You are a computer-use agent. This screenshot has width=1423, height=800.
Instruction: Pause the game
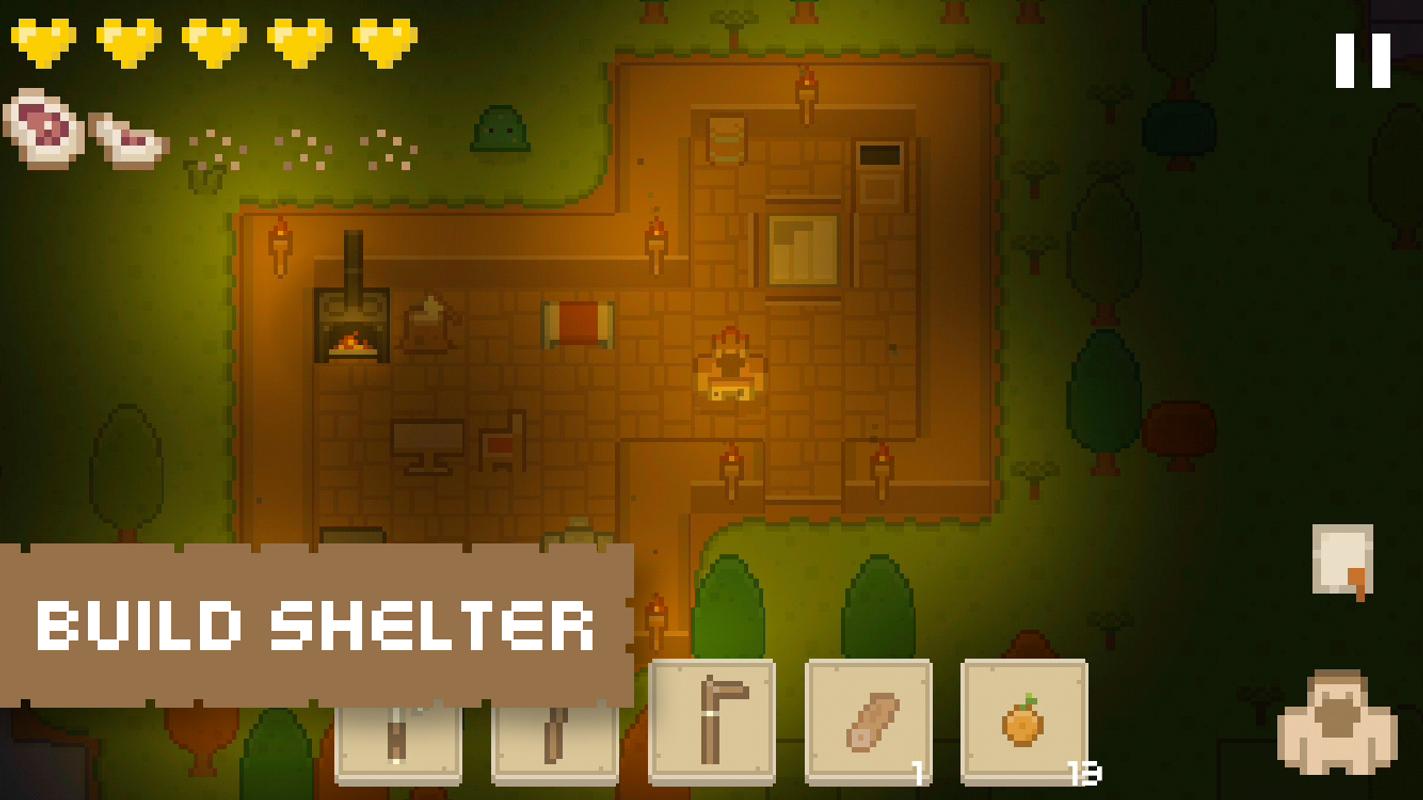click(x=1362, y=61)
